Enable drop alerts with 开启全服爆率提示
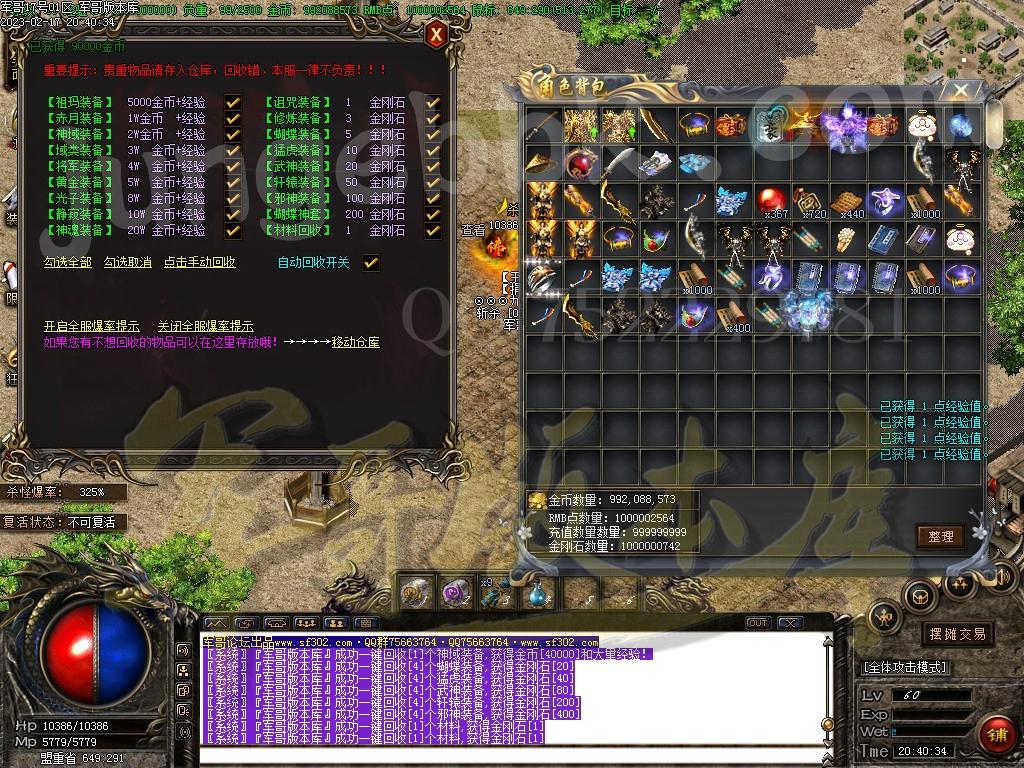 (x=92, y=327)
